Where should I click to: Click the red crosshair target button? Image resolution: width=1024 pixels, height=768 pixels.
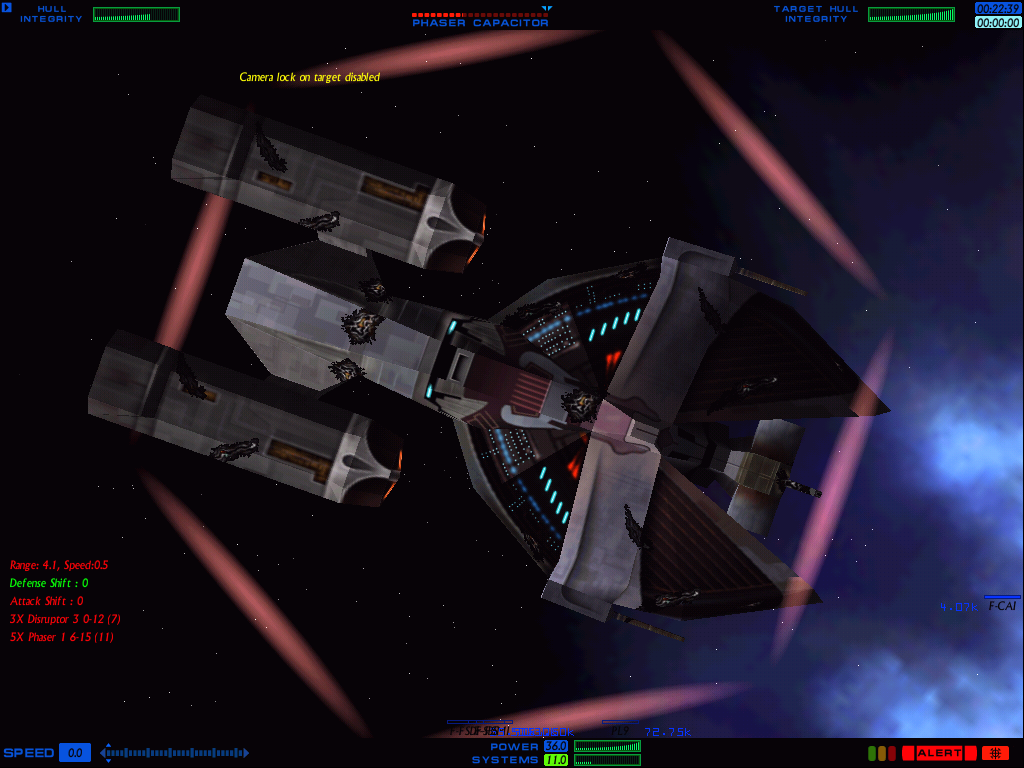(x=995, y=753)
